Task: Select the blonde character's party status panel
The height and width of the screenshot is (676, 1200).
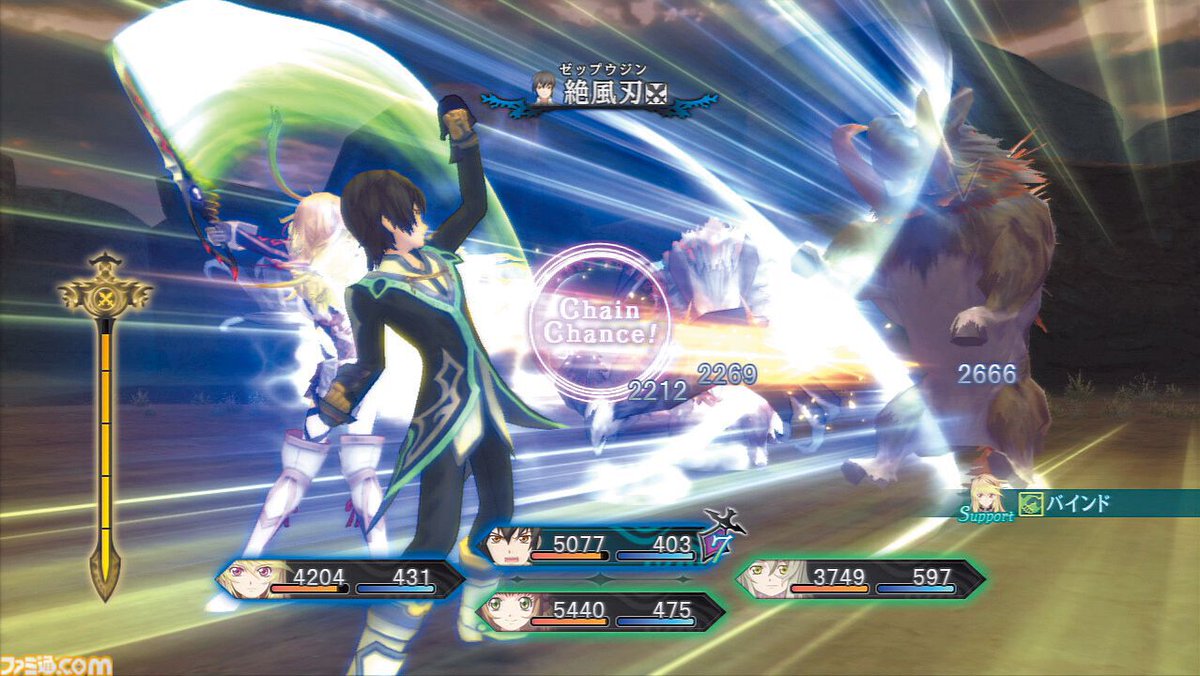Action: pos(340,579)
